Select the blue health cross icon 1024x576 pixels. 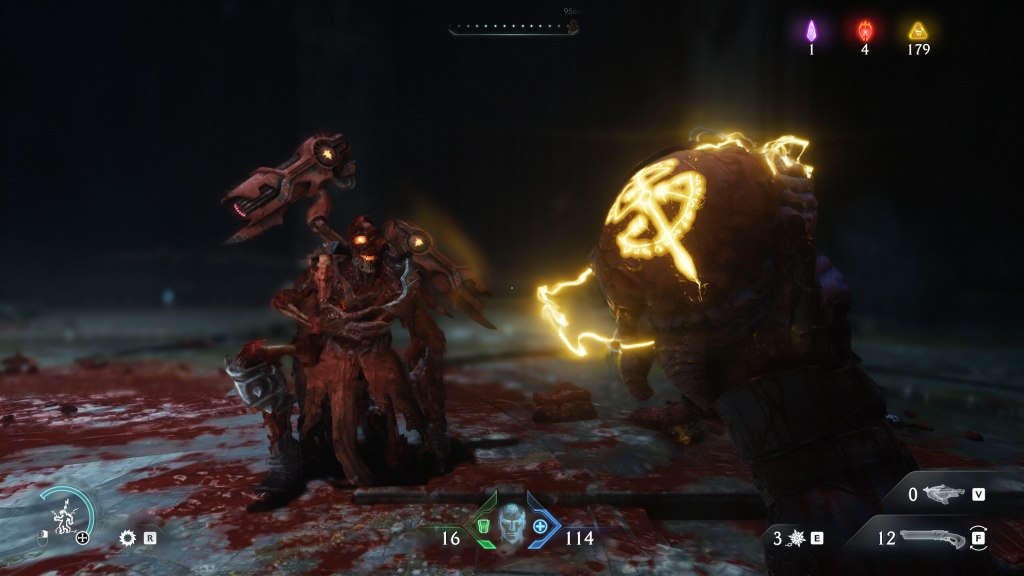click(x=541, y=526)
